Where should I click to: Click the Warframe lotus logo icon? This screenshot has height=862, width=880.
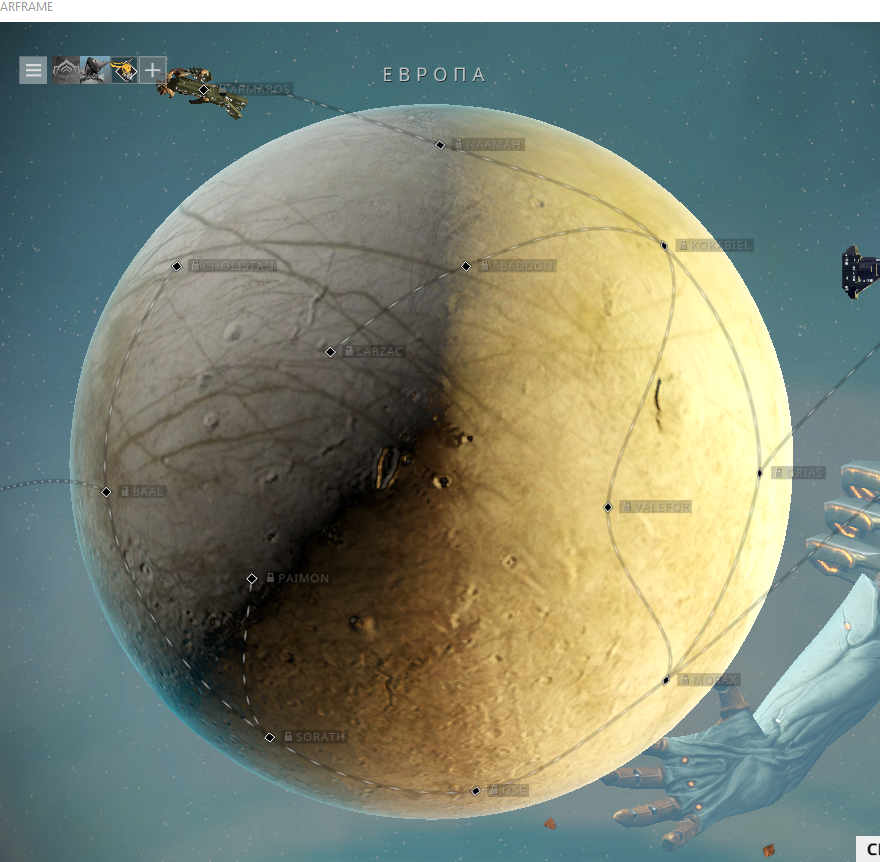point(65,70)
